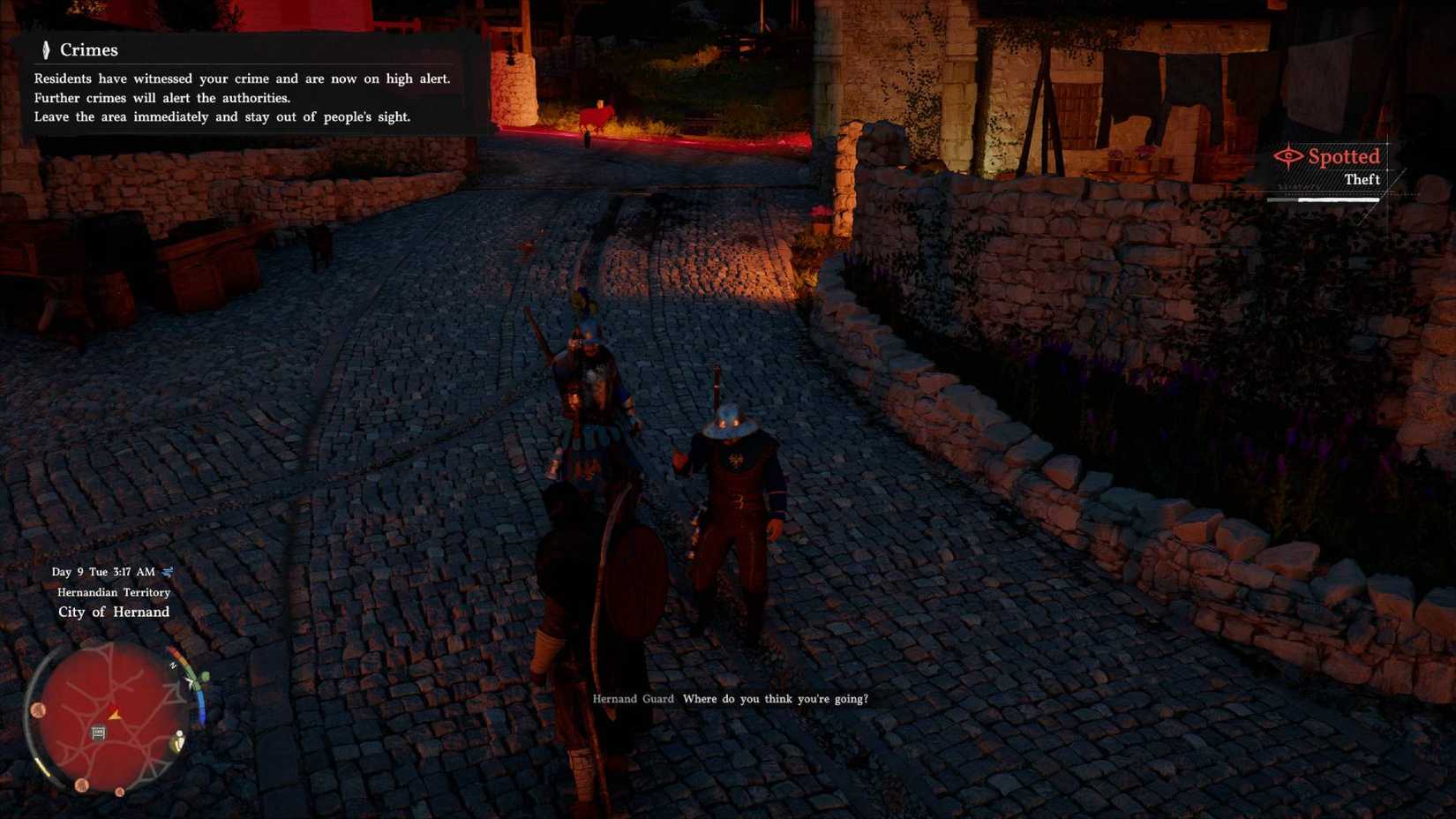Open the Crimes header tab
This screenshot has height=819, width=1456.
[88, 50]
